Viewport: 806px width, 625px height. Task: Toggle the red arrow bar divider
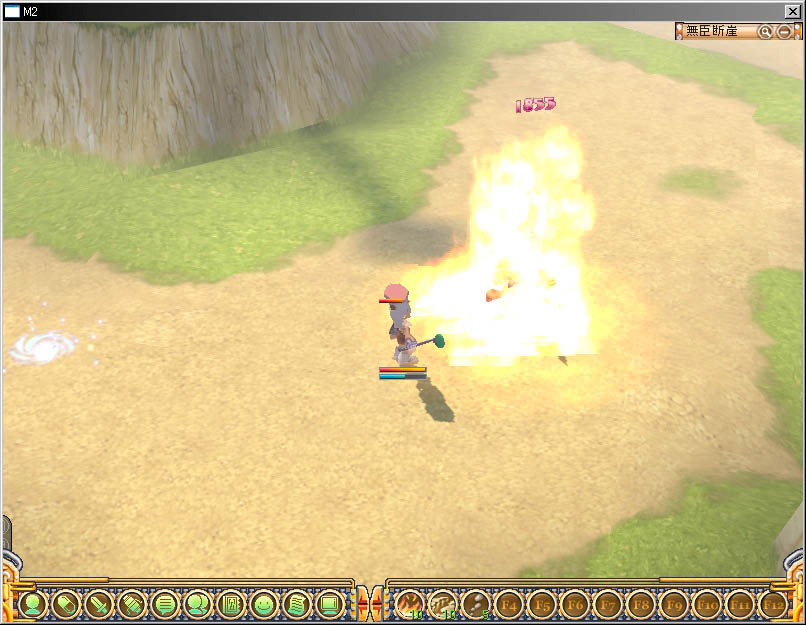point(370,604)
